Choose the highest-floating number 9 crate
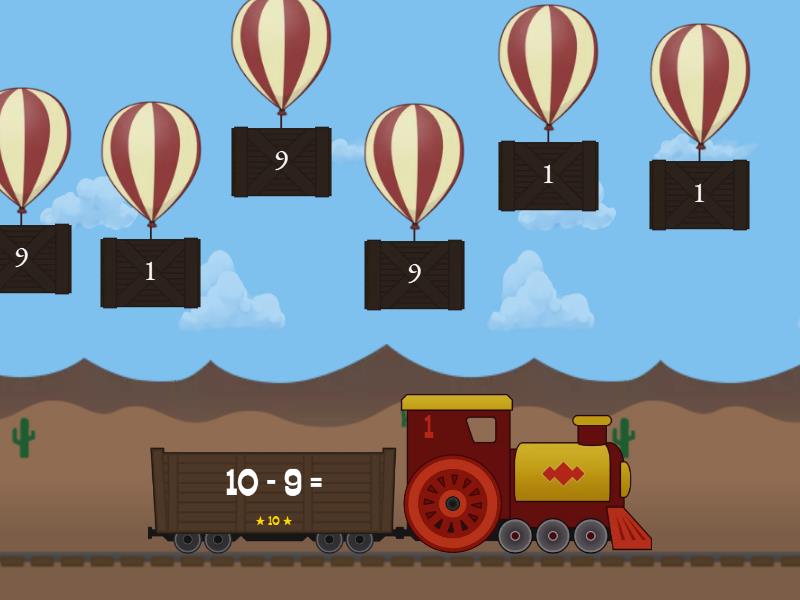The height and width of the screenshot is (600, 800). click(x=281, y=161)
